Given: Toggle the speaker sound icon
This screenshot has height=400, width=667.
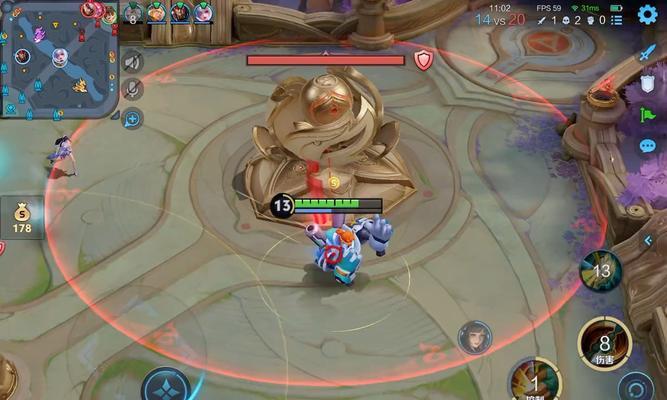Looking at the screenshot, I should coord(132,62).
